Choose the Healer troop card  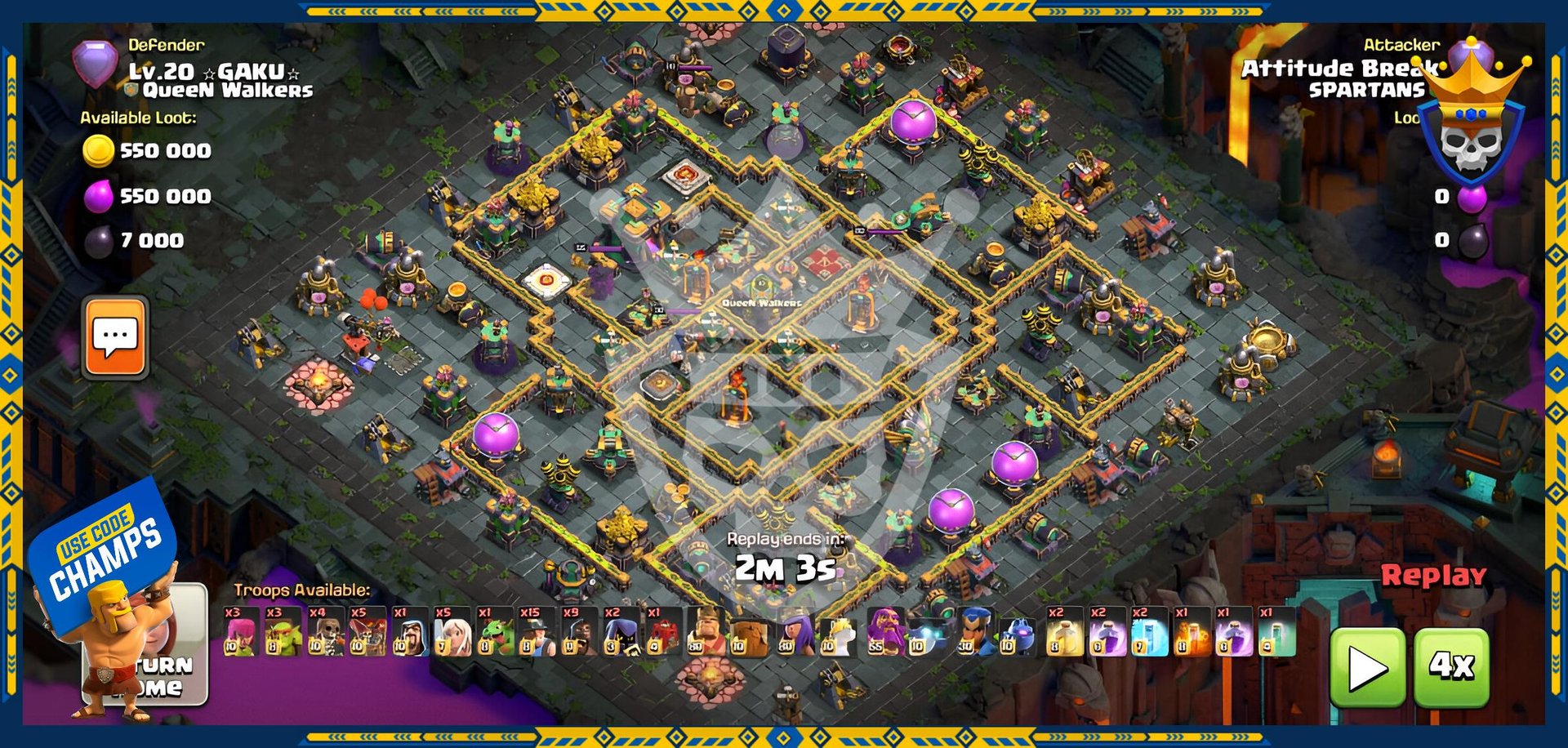pyautogui.click(x=452, y=632)
